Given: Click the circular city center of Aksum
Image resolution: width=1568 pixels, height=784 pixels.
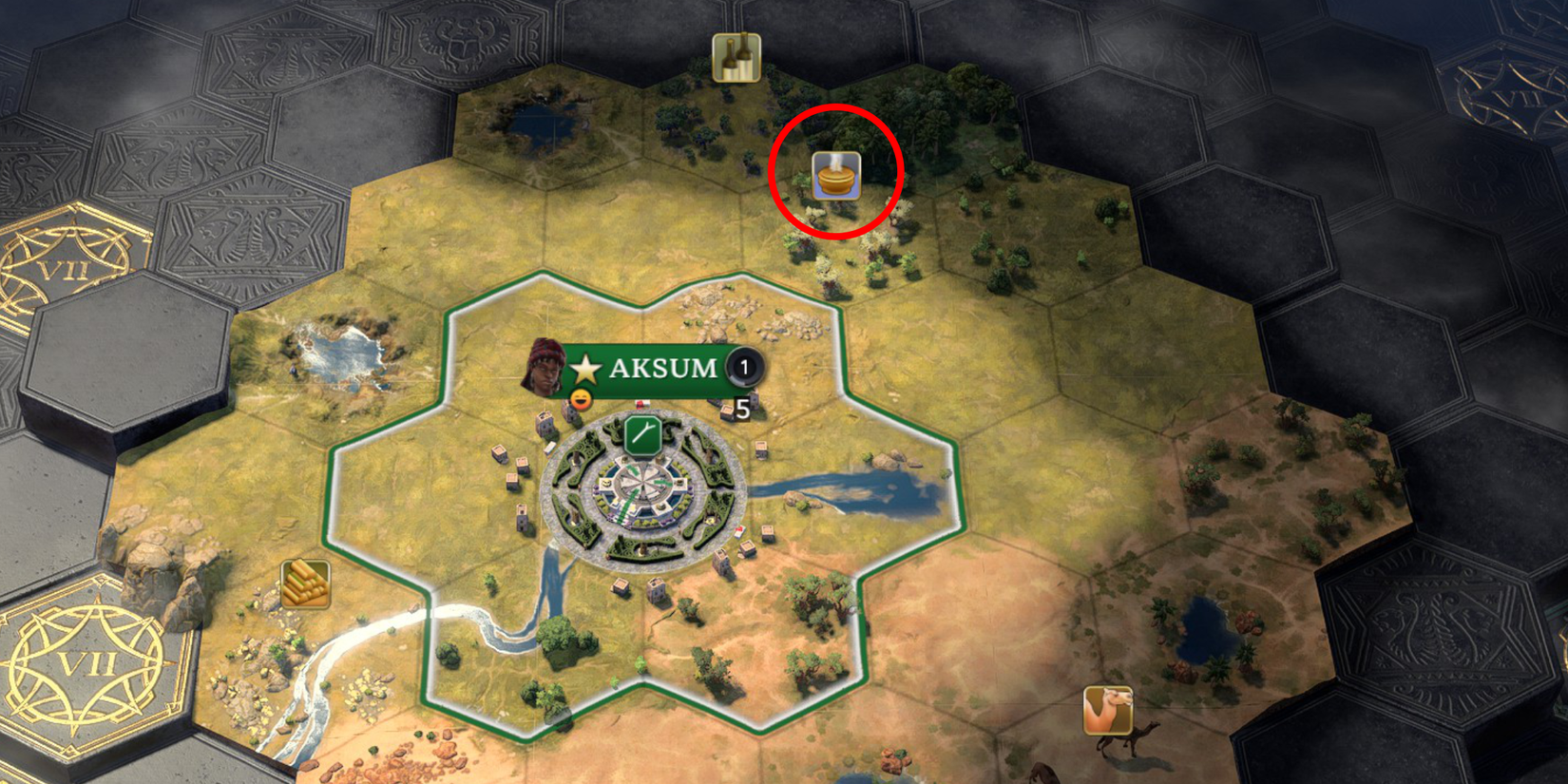Looking at the screenshot, I should 644,494.
